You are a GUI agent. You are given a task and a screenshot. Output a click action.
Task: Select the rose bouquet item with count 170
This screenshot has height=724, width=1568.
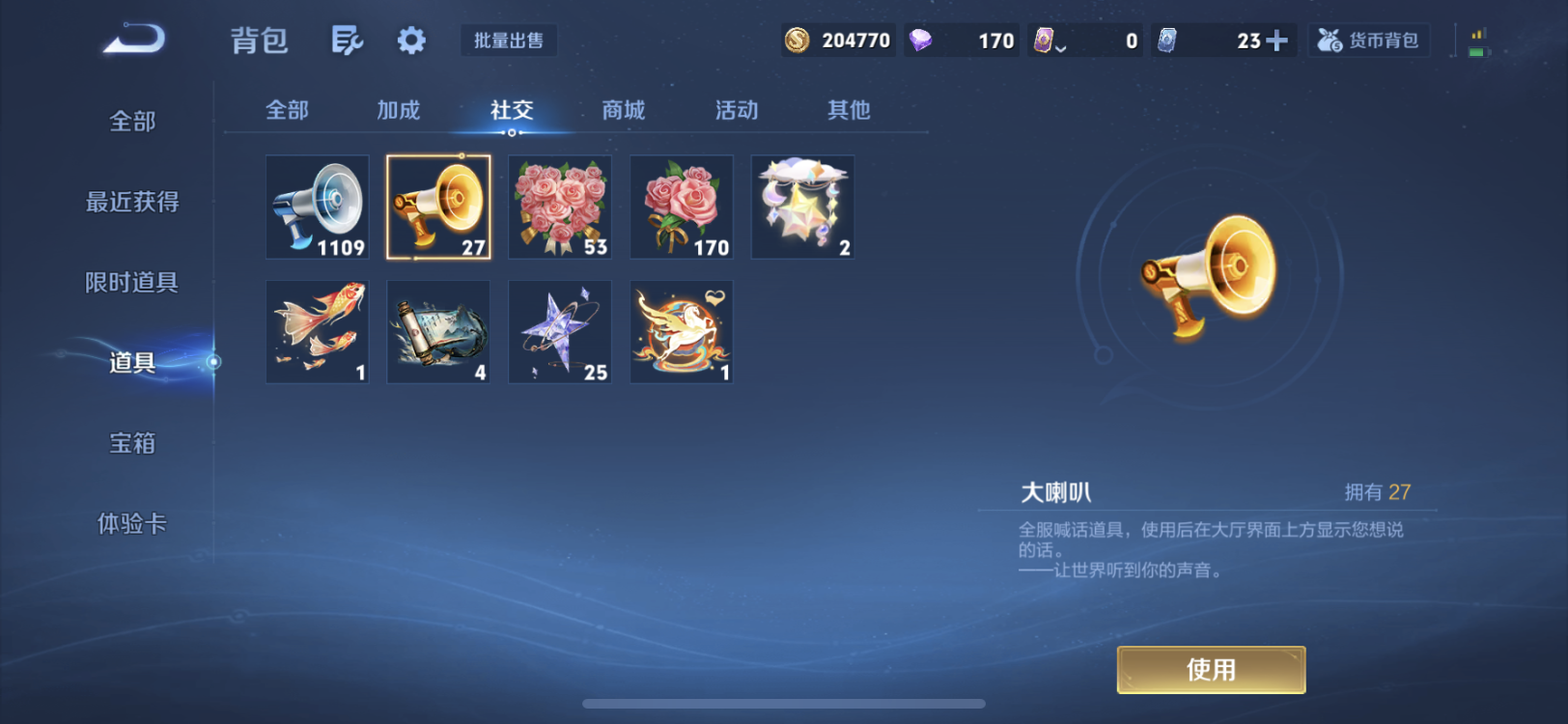681,207
